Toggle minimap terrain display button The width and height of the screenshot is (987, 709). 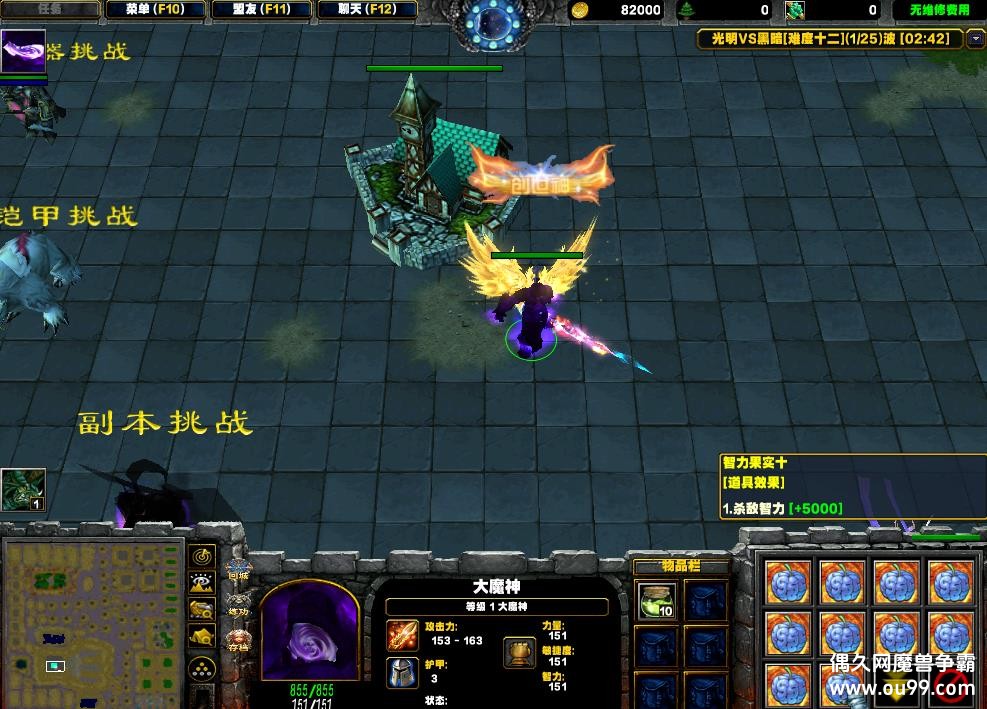[203, 583]
